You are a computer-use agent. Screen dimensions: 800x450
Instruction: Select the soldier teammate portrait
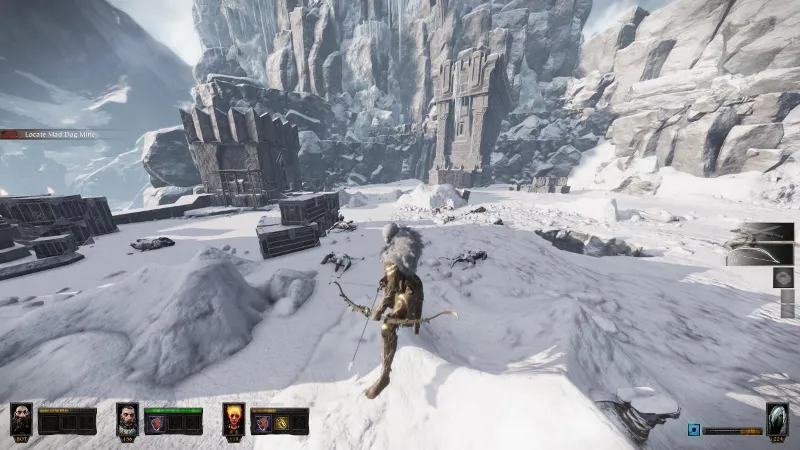[127, 419]
